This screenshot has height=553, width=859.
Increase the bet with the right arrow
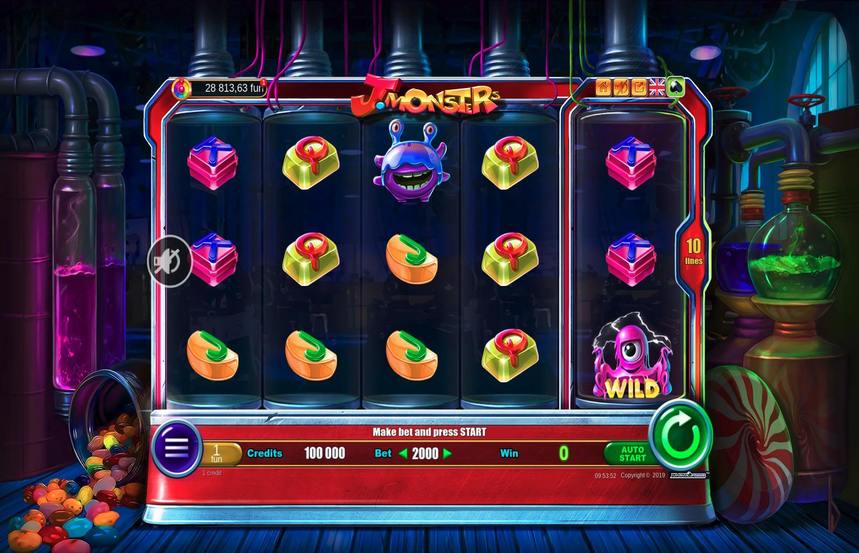click(448, 453)
